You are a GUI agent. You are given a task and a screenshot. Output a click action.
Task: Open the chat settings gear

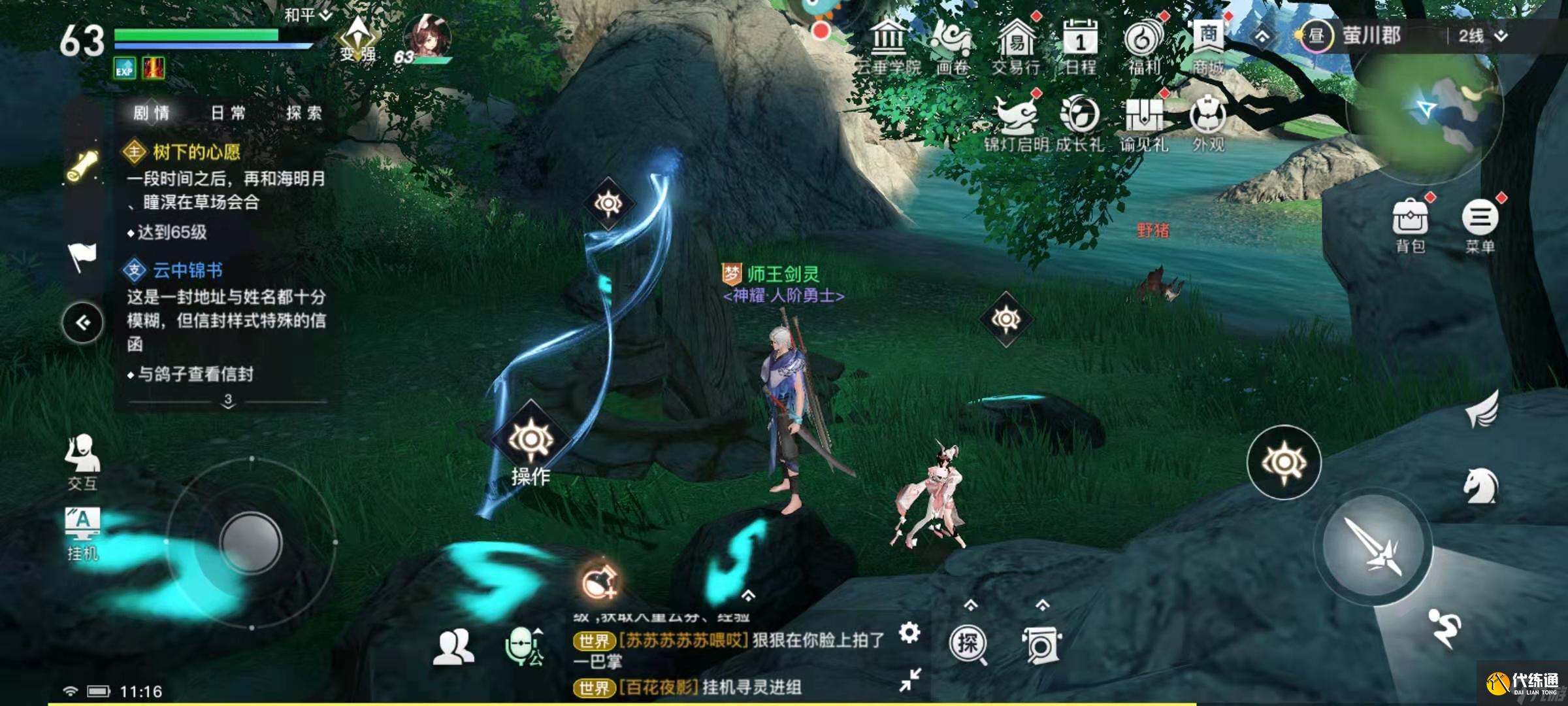[909, 632]
